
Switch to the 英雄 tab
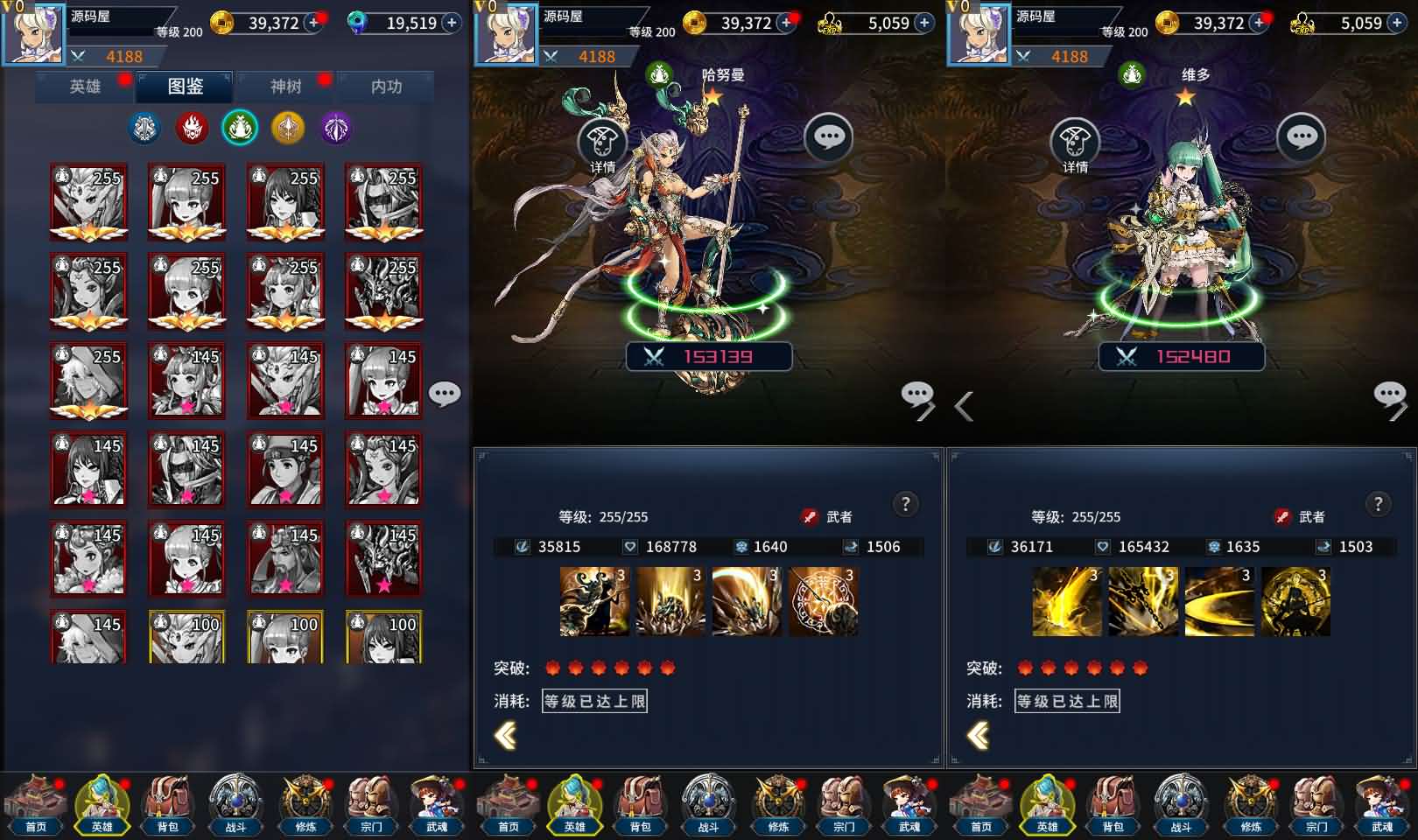tap(85, 87)
